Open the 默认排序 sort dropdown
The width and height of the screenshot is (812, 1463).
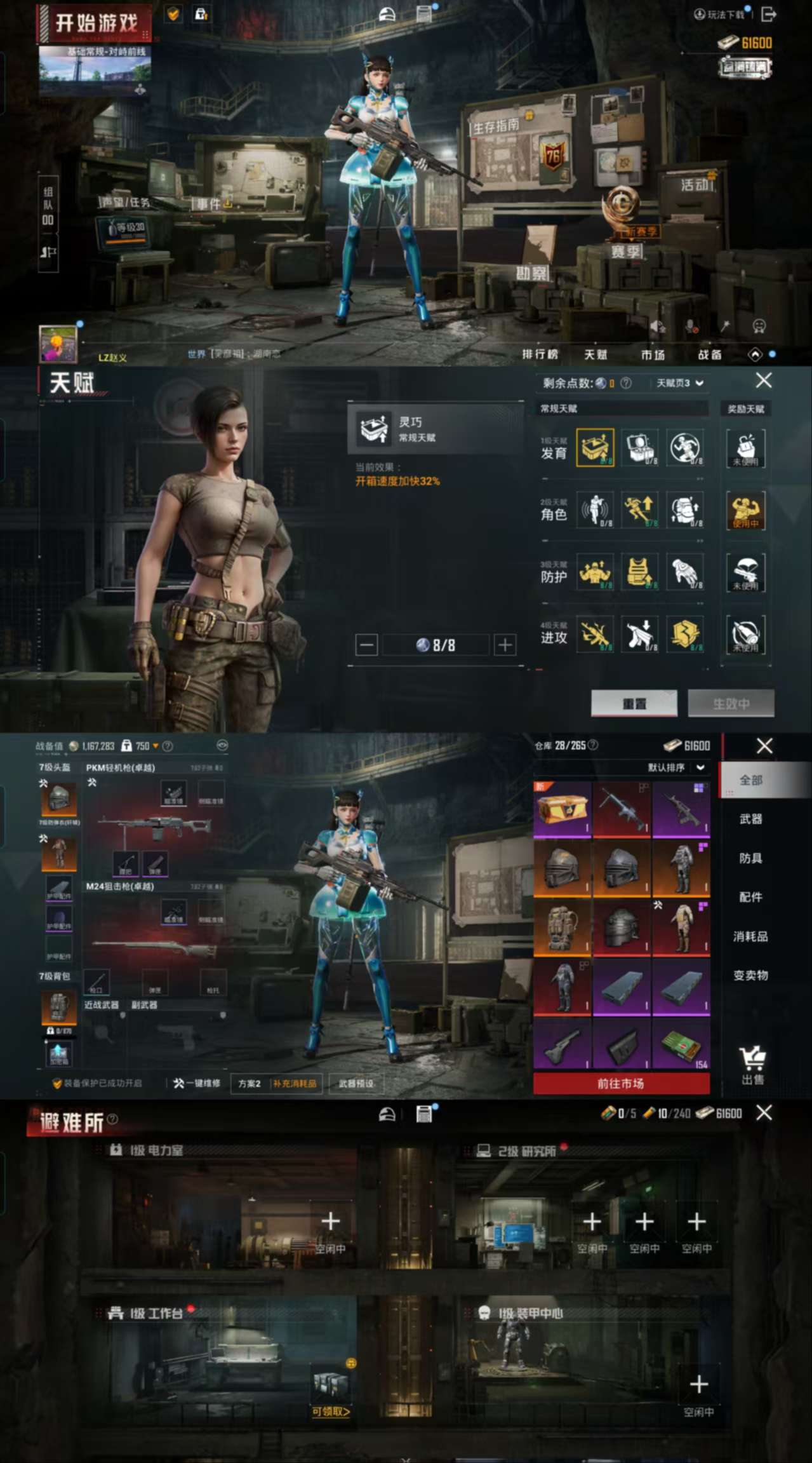(x=676, y=767)
